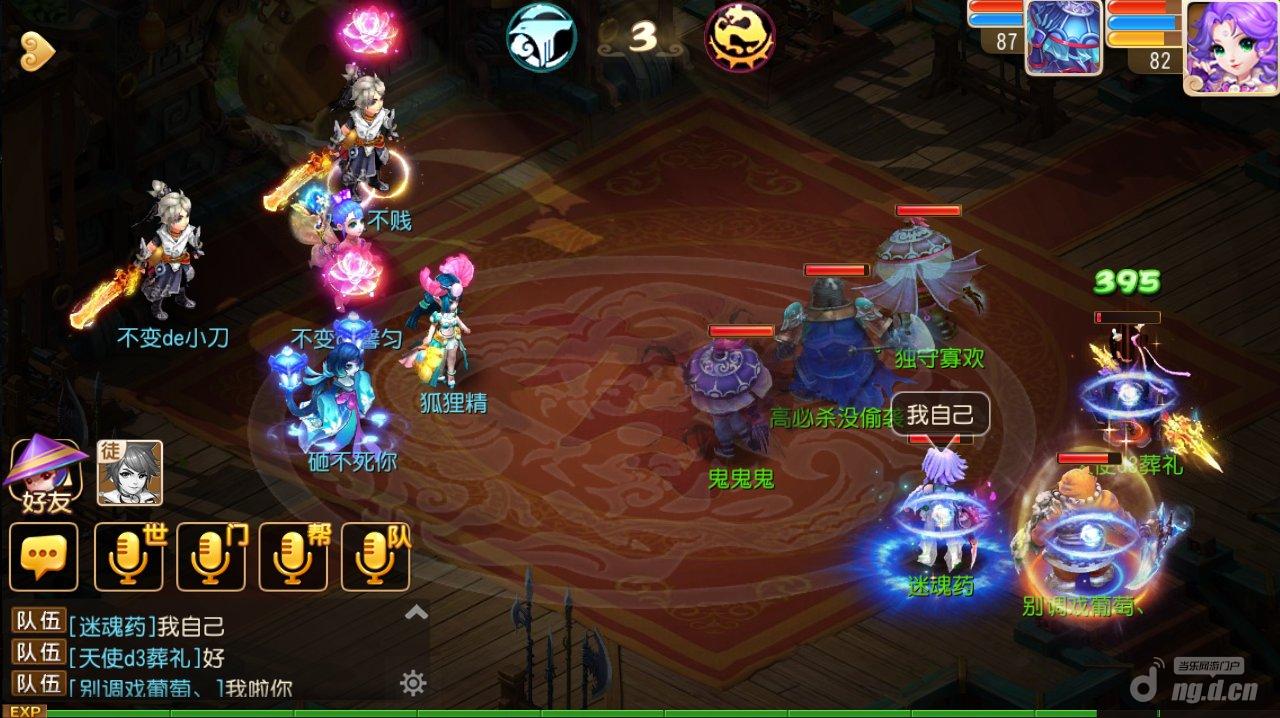Screen dimensions: 1280x718
Task: Open the orange chat bubble button
Action: (x=43, y=556)
